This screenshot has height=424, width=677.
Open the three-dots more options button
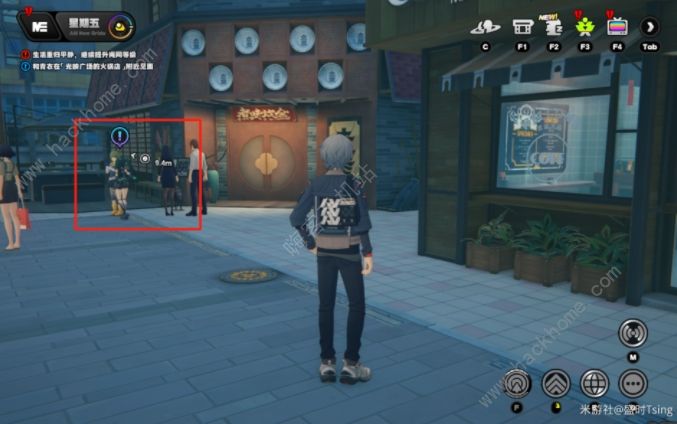tap(633, 383)
